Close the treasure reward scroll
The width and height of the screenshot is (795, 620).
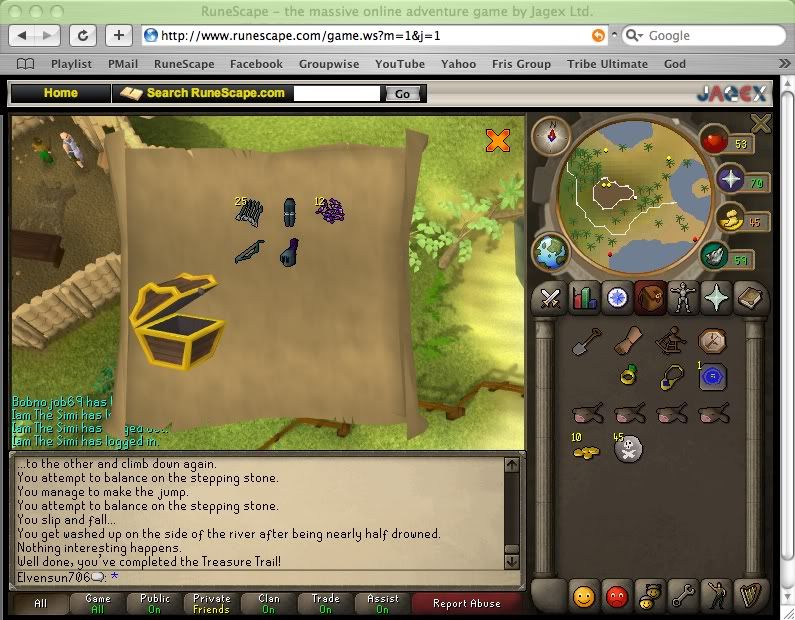pos(497,140)
